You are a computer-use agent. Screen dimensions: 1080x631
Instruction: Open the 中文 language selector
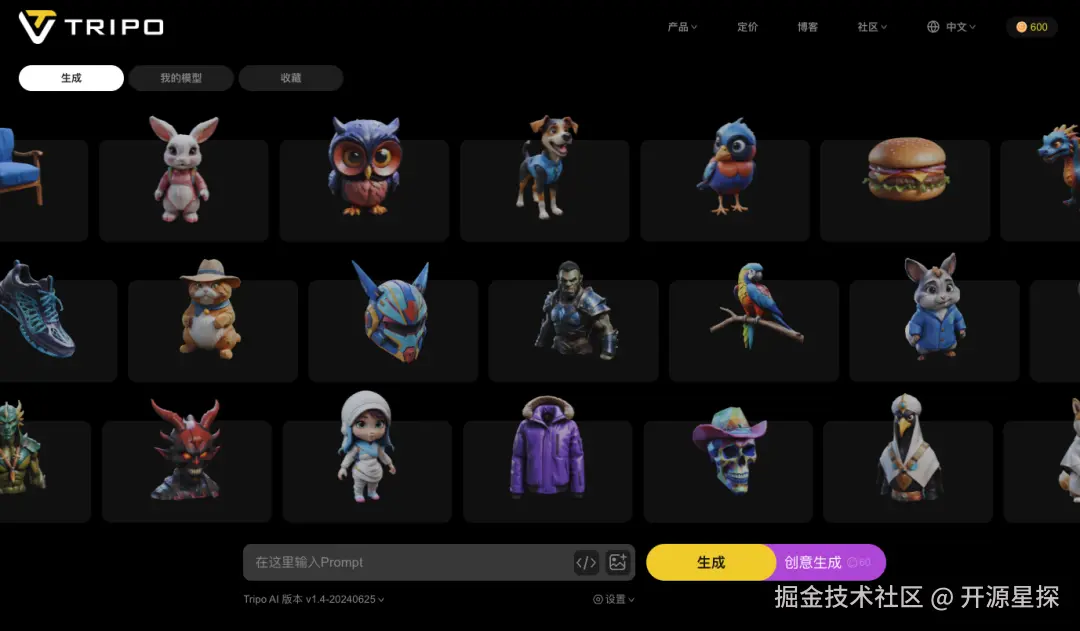pyautogui.click(x=952, y=27)
